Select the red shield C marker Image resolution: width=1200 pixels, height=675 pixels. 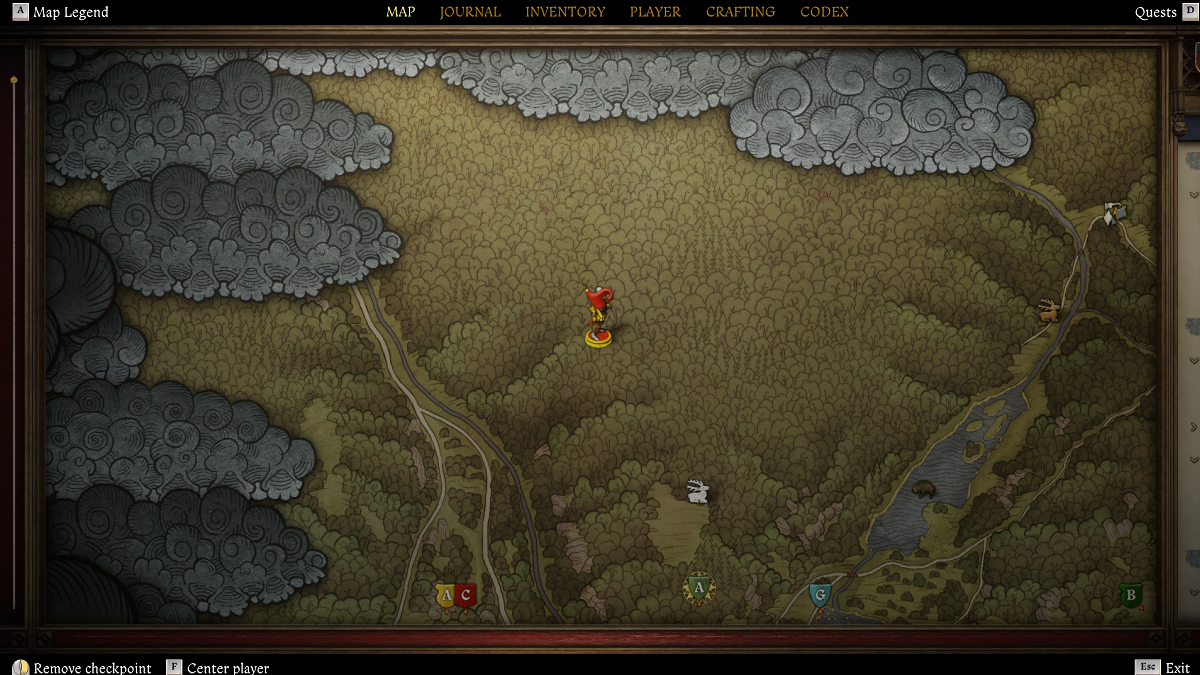pyautogui.click(x=465, y=596)
